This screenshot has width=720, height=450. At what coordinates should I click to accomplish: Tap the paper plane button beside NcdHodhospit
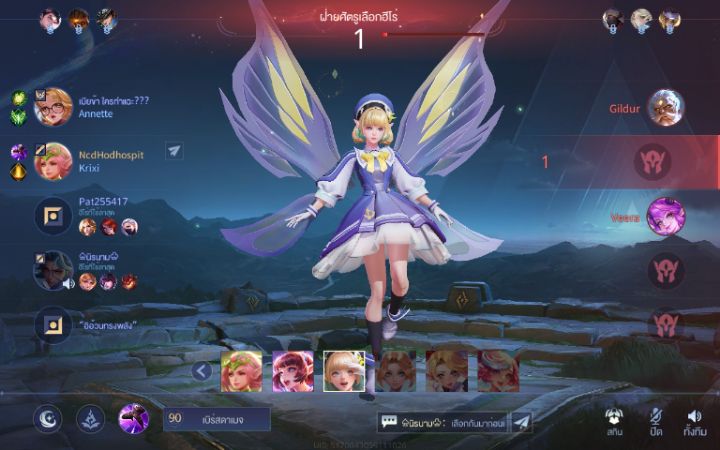174,151
